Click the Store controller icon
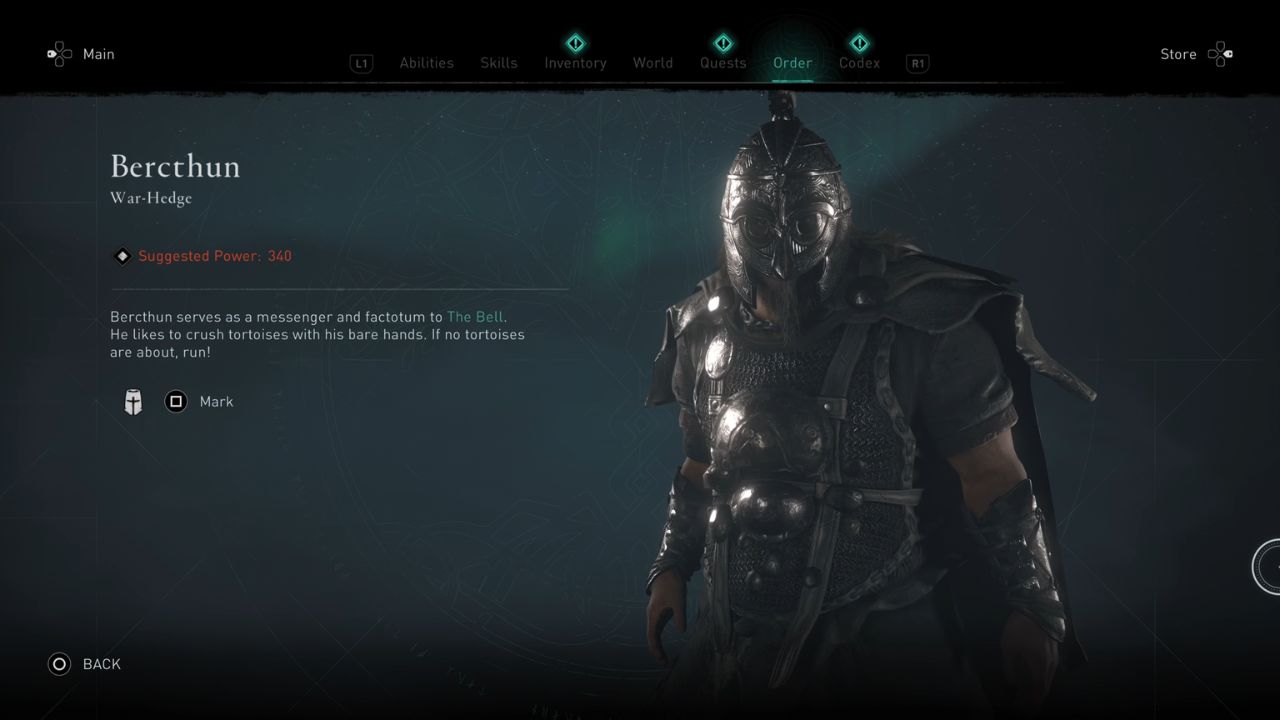 tap(1218, 54)
